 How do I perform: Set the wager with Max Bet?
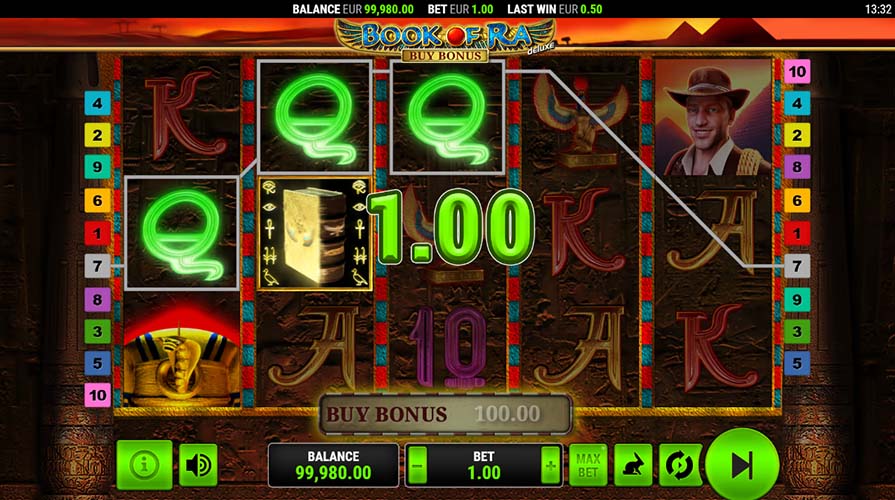588,465
